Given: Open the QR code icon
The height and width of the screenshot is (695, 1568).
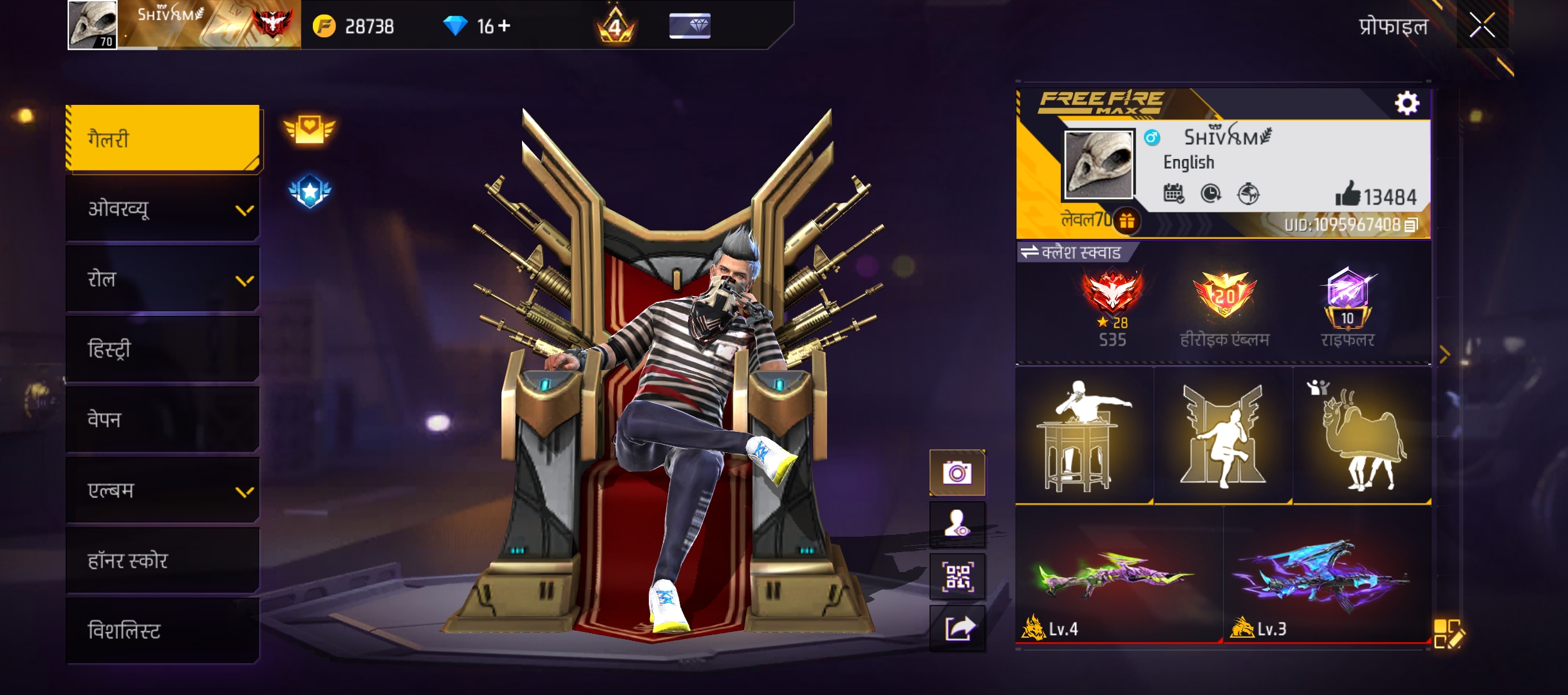Looking at the screenshot, I should (957, 576).
